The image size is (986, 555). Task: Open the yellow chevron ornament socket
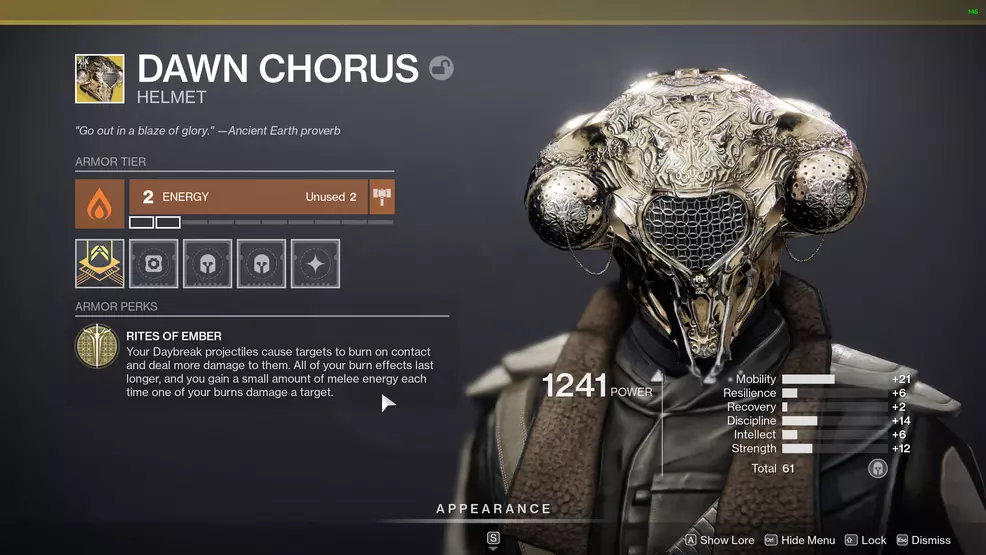(100, 264)
